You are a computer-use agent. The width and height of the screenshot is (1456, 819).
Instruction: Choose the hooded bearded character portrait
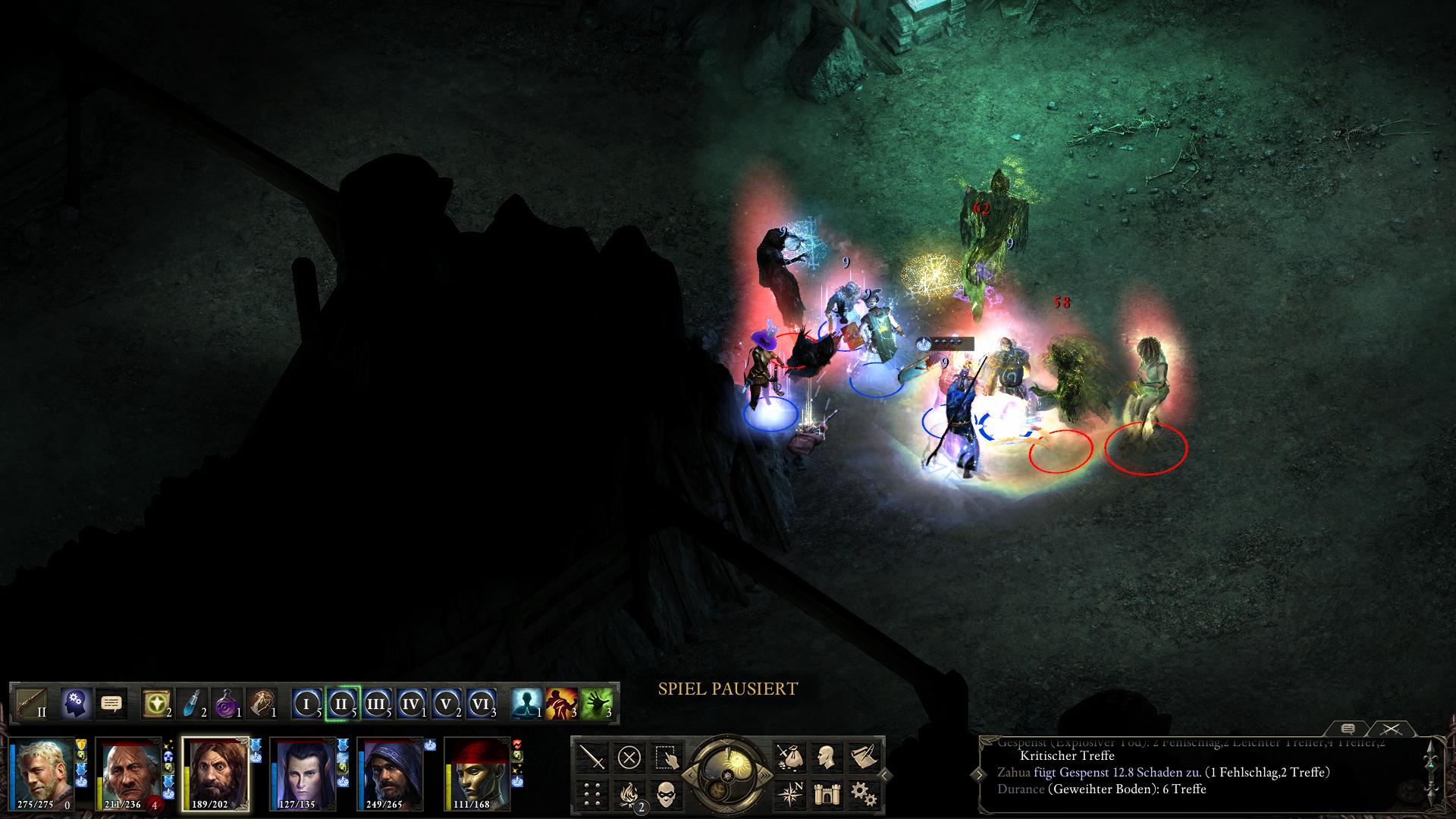tap(390, 773)
